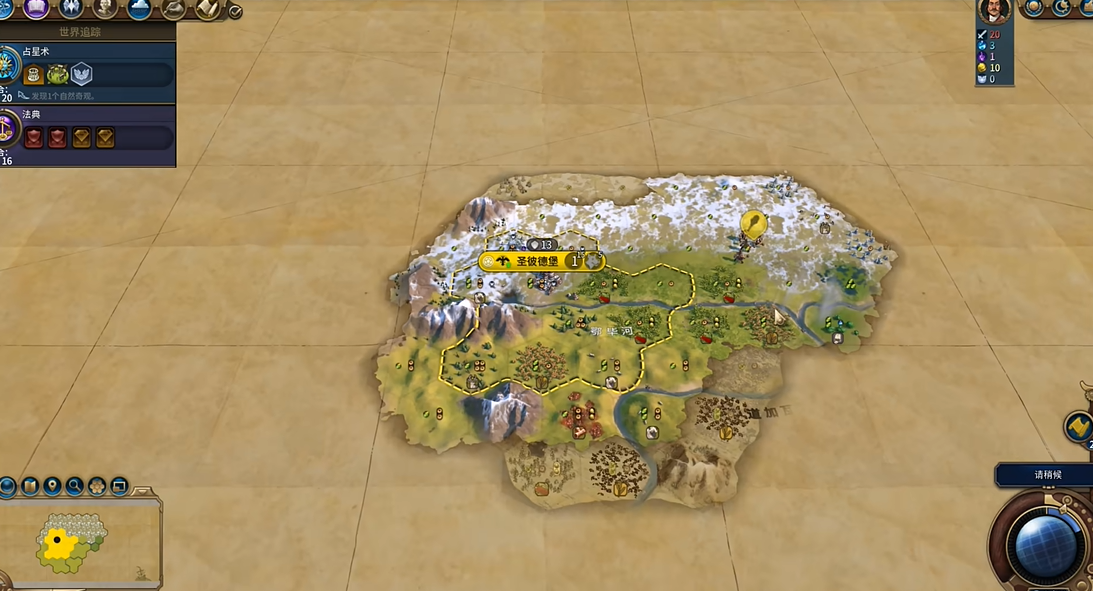
Task: Open the map search magnifier
Action: coord(74,487)
